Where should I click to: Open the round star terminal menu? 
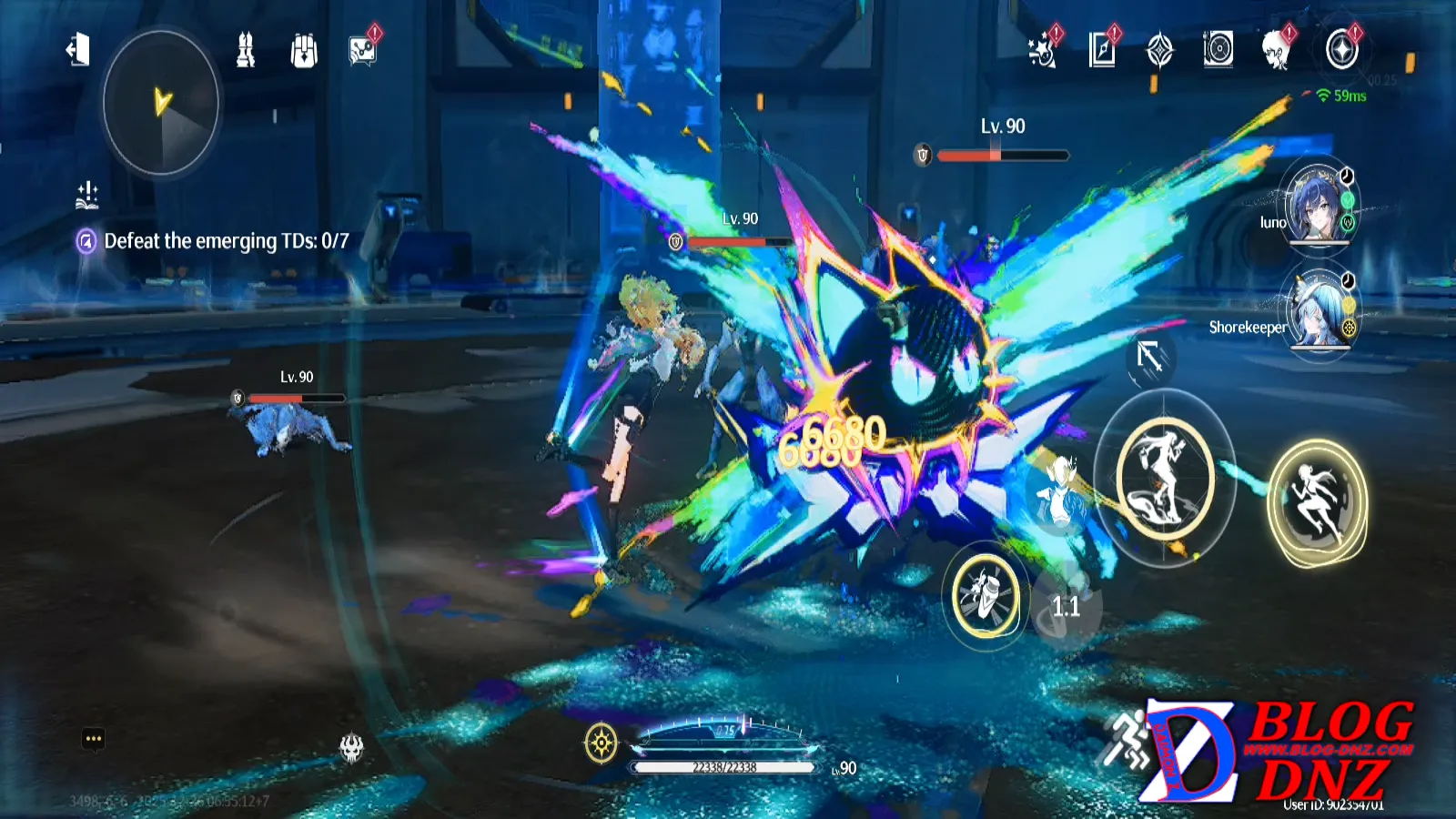click(x=1341, y=50)
